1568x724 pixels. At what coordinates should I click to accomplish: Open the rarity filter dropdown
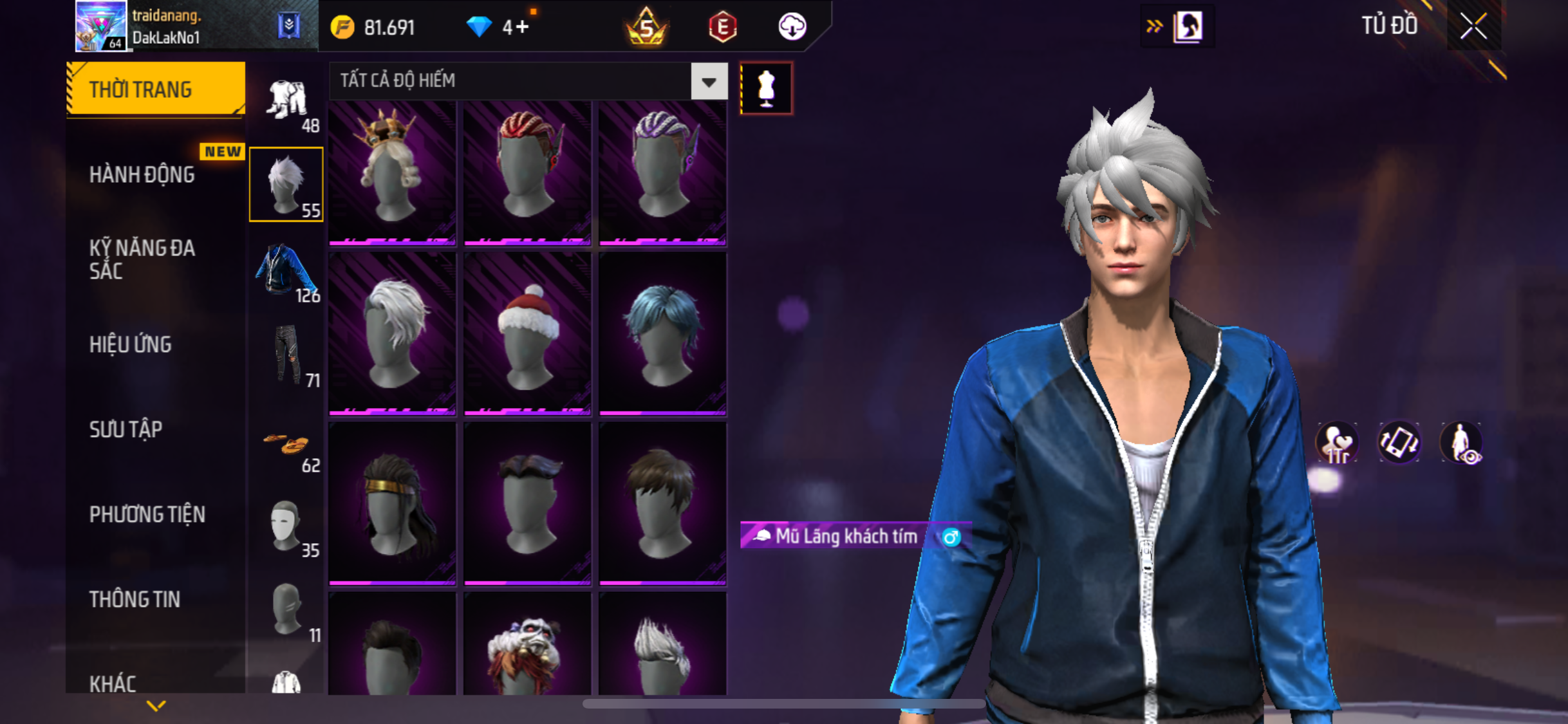pos(709,82)
